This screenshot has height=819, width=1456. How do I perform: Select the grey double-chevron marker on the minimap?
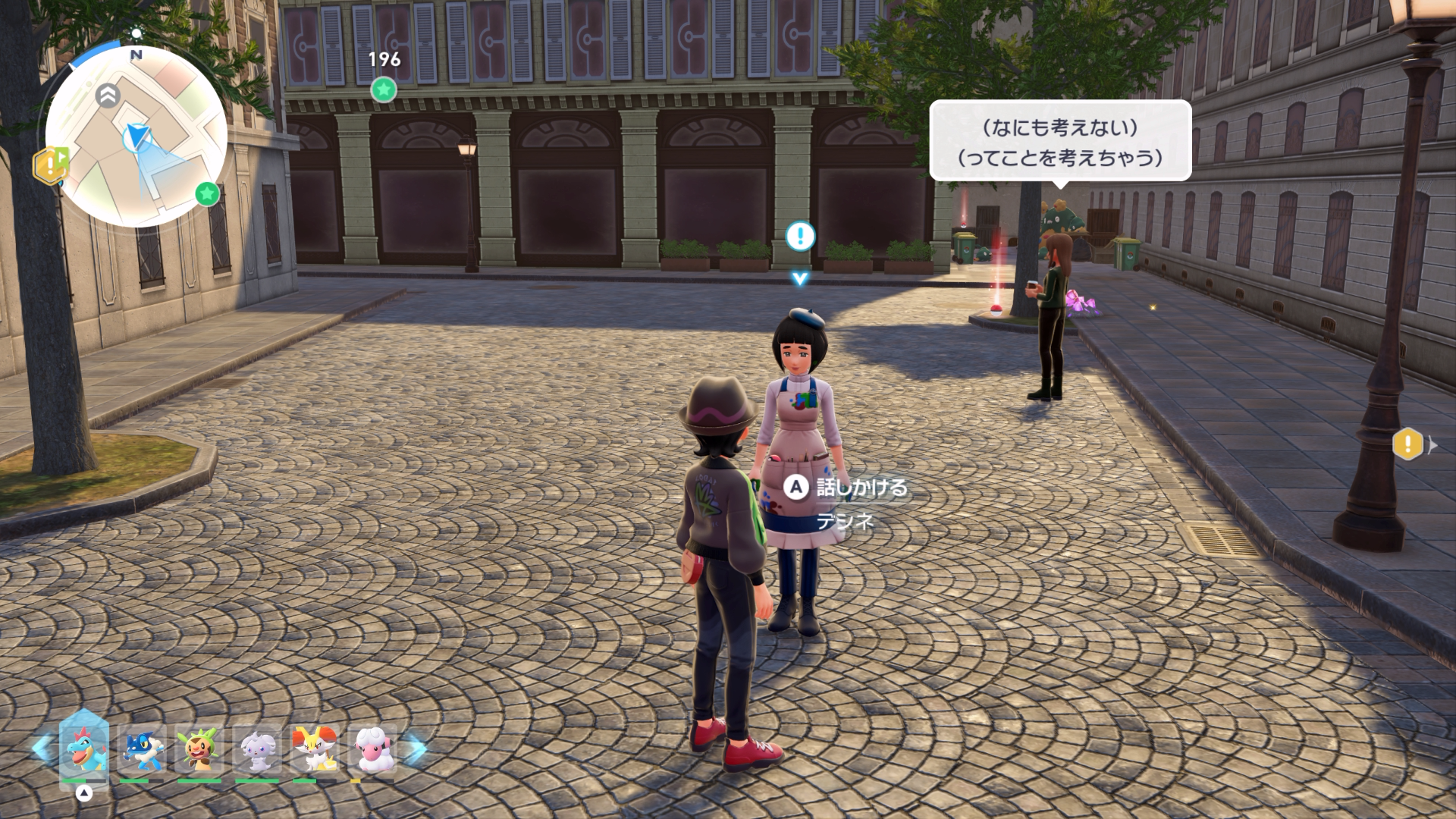pyautogui.click(x=108, y=96)
